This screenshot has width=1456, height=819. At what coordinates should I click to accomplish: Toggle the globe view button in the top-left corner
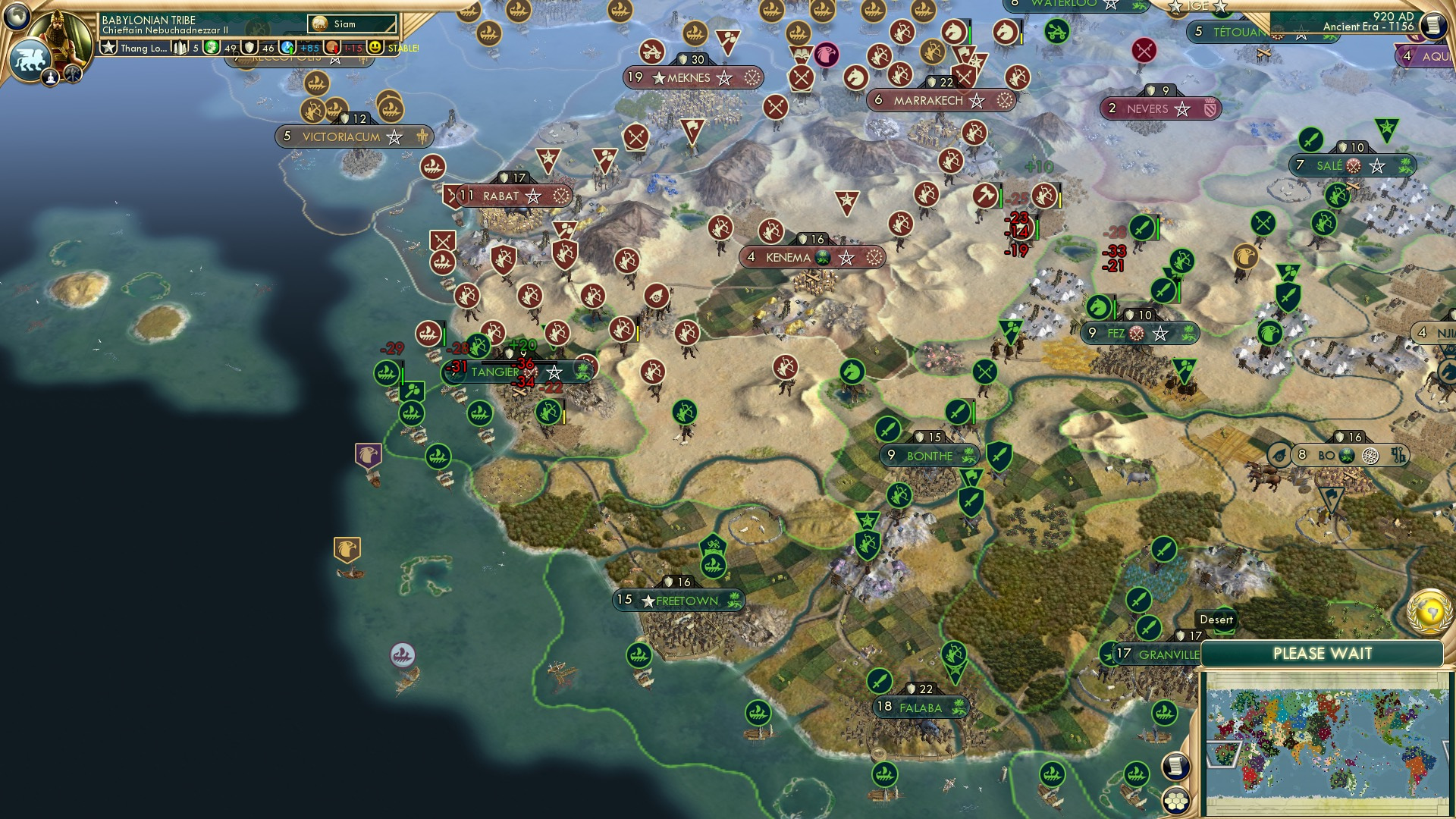tap(17, 14)
